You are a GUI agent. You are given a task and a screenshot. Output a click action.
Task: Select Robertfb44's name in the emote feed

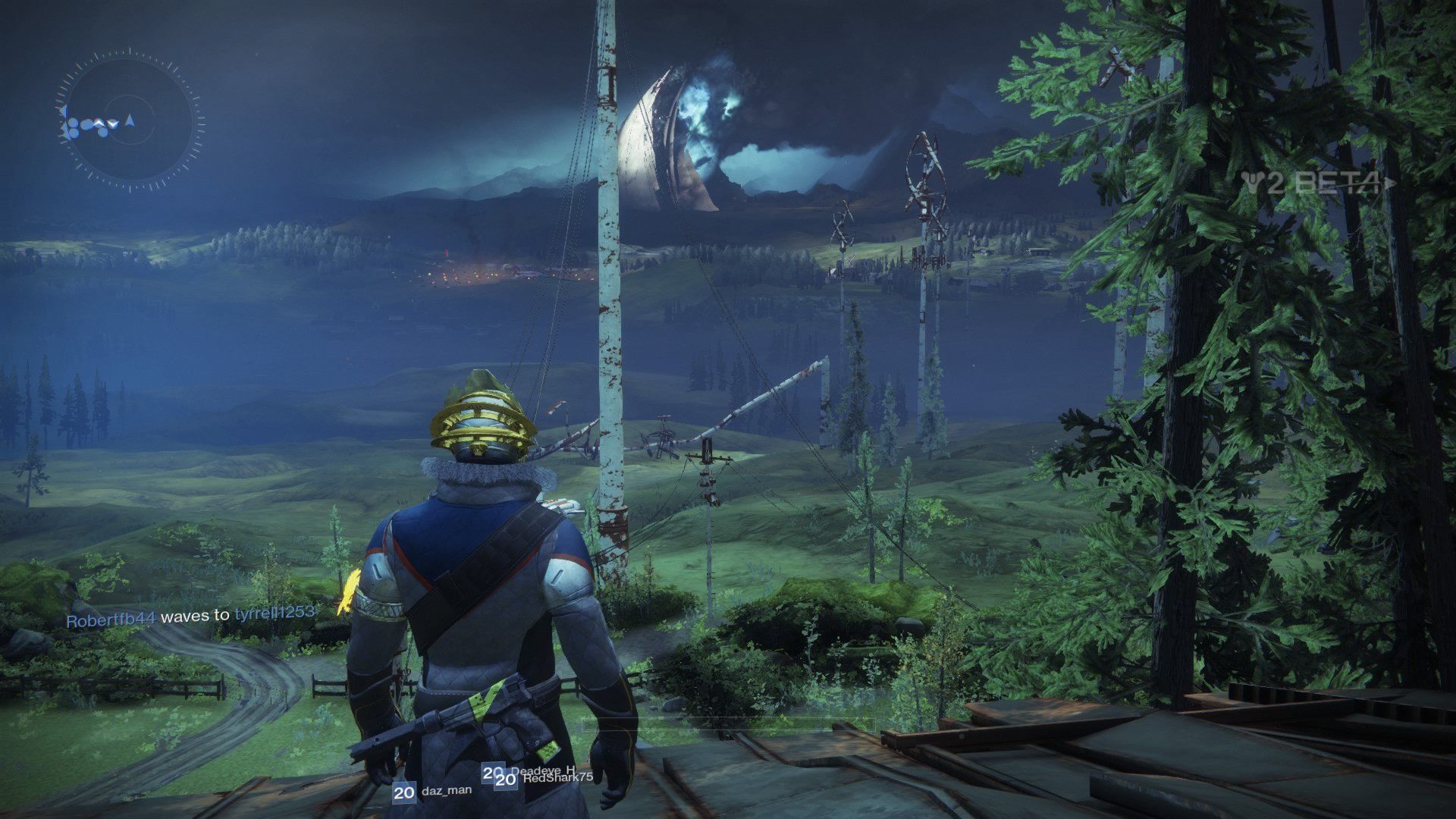(x=111, y=618)
